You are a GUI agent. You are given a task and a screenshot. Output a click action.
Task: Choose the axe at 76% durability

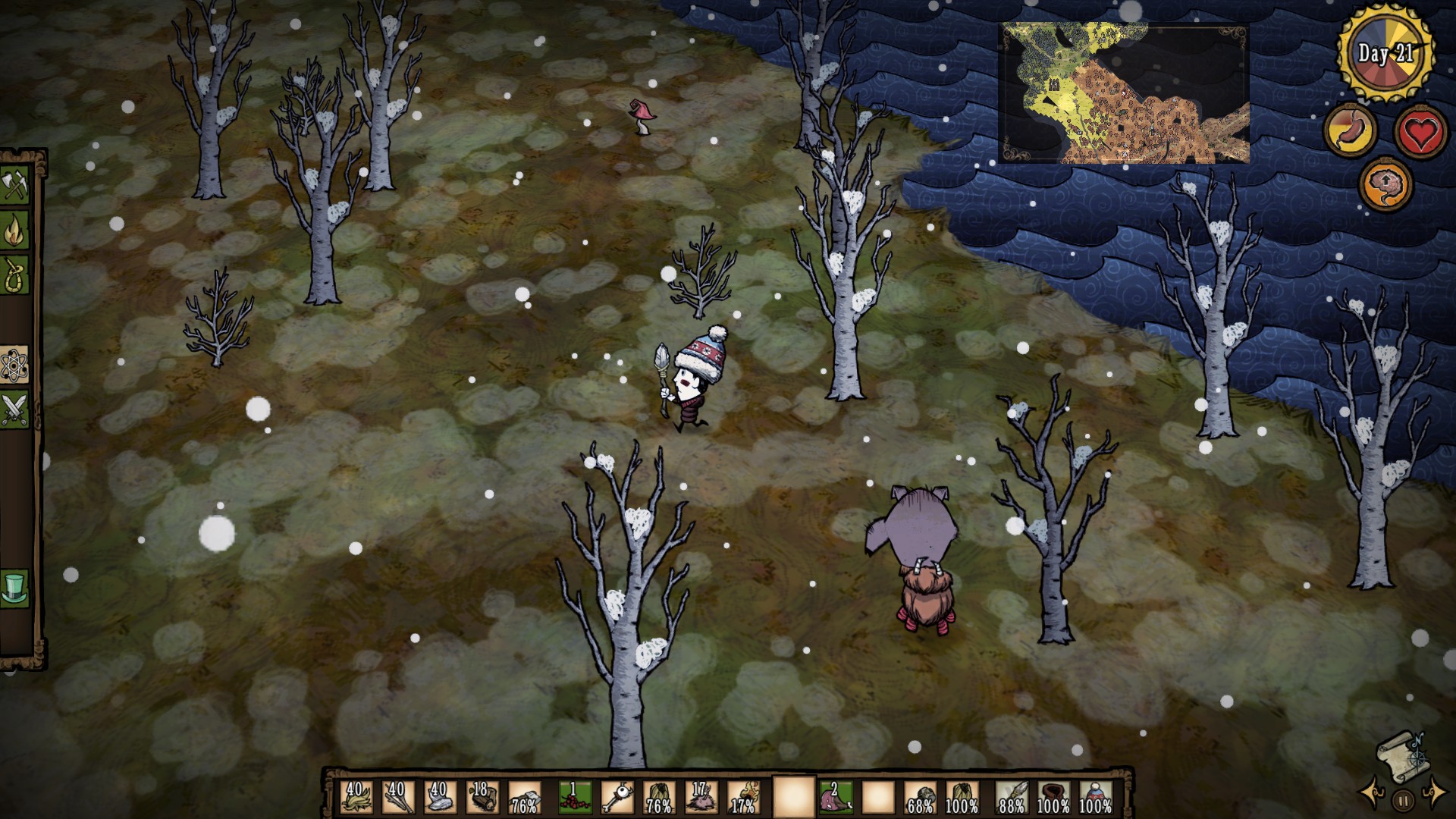(x=524, y=798)
